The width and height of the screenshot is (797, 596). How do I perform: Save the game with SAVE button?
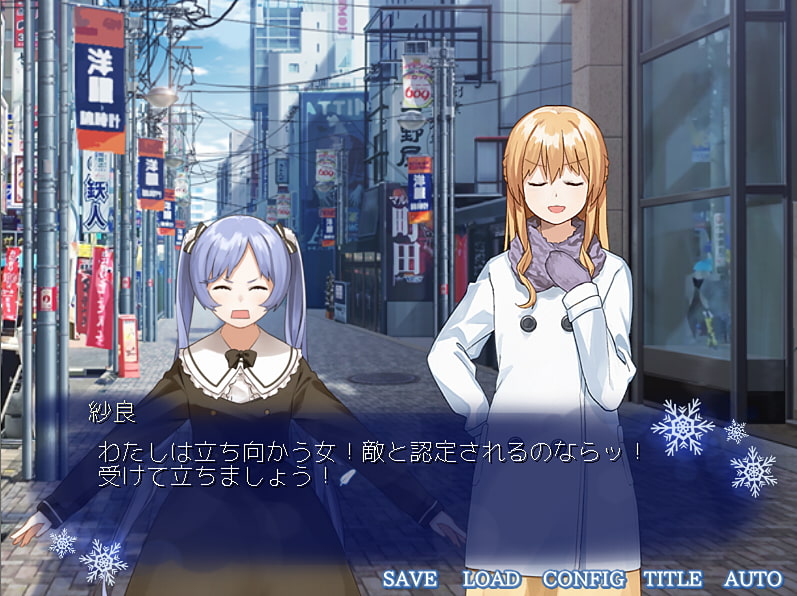point(410,578)
